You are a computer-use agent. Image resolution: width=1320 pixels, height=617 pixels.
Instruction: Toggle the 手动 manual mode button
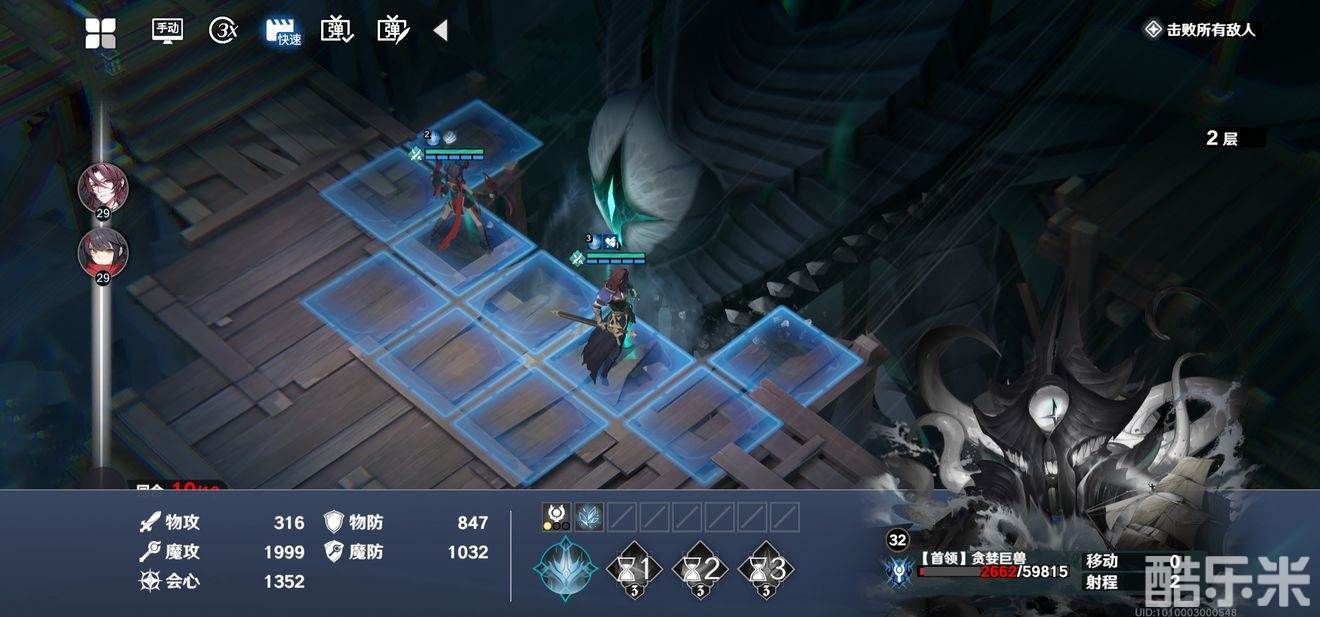pyautogui.click(x=167, y=29)
